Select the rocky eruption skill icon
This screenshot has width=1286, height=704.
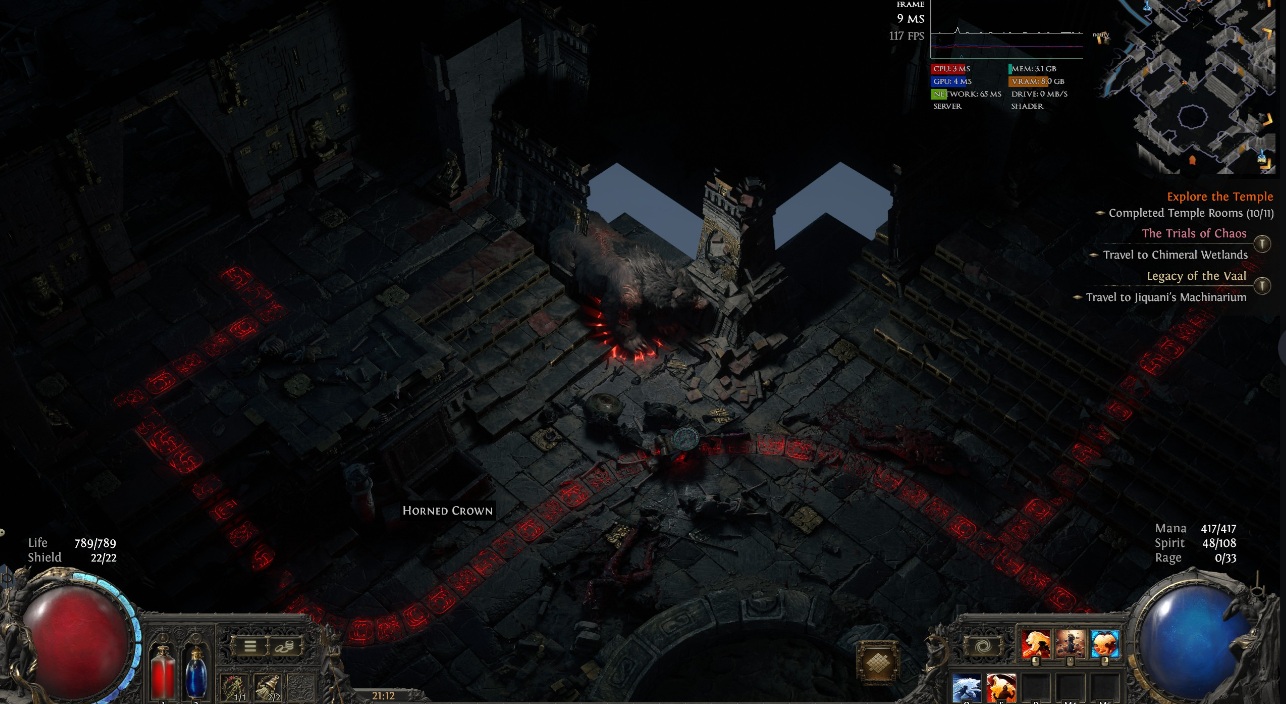click(x=1070, y=645)
